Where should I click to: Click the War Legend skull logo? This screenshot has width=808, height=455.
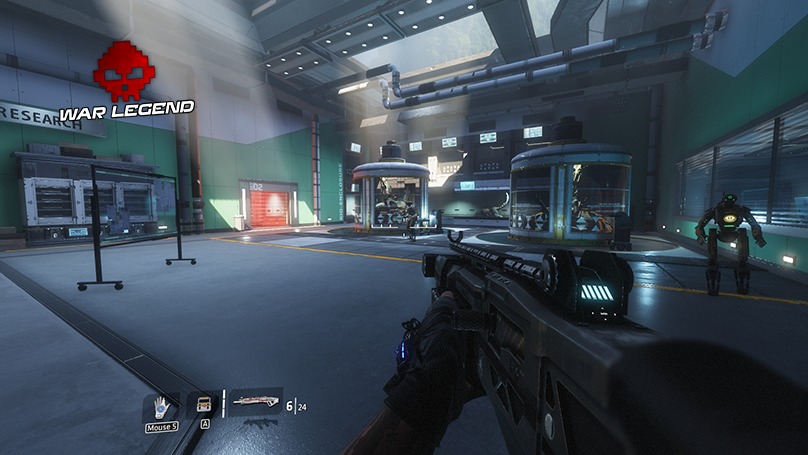[124, 71]
